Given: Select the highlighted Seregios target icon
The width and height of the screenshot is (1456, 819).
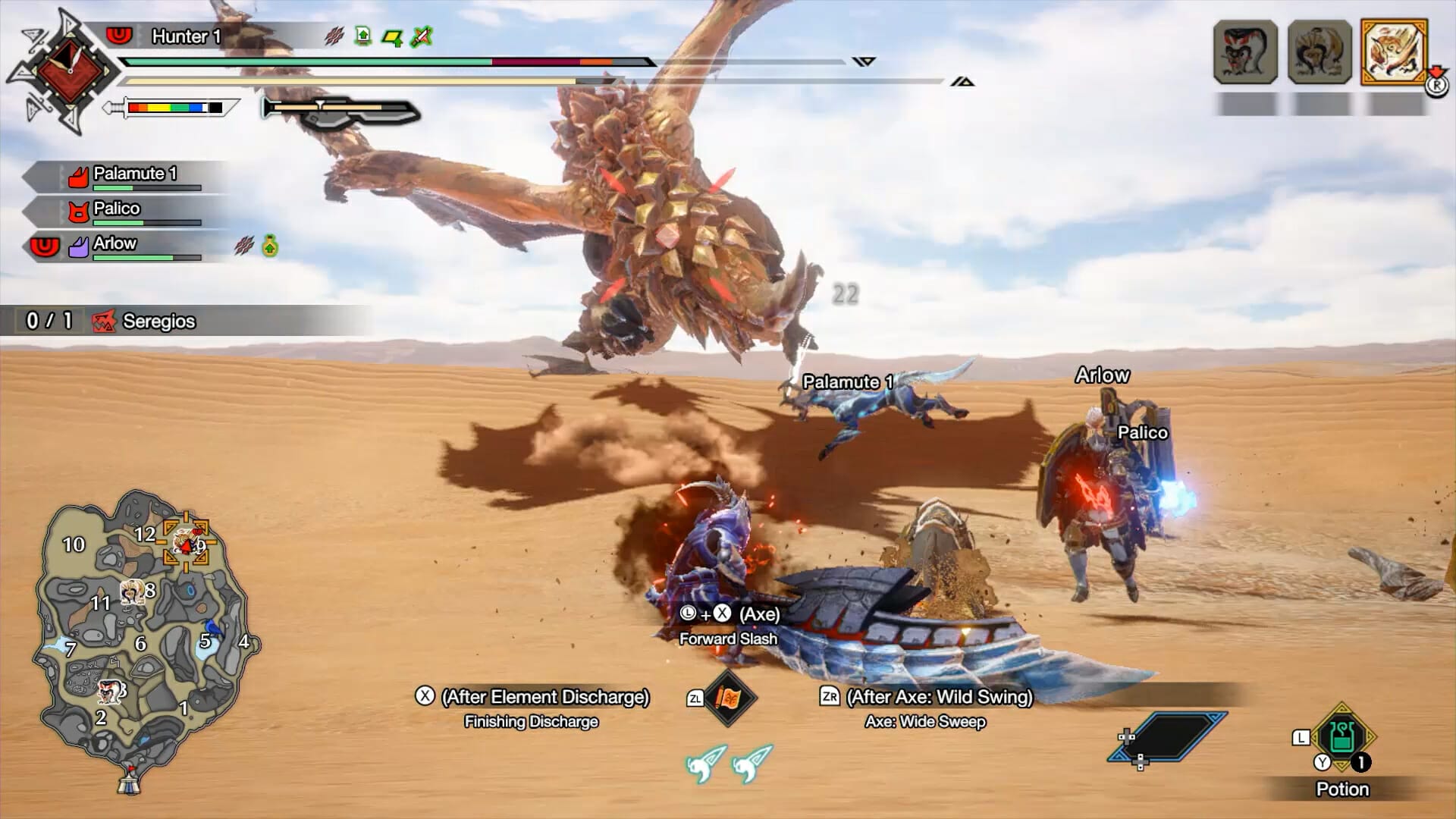Looking at the screenshot, I should 1394,51.
